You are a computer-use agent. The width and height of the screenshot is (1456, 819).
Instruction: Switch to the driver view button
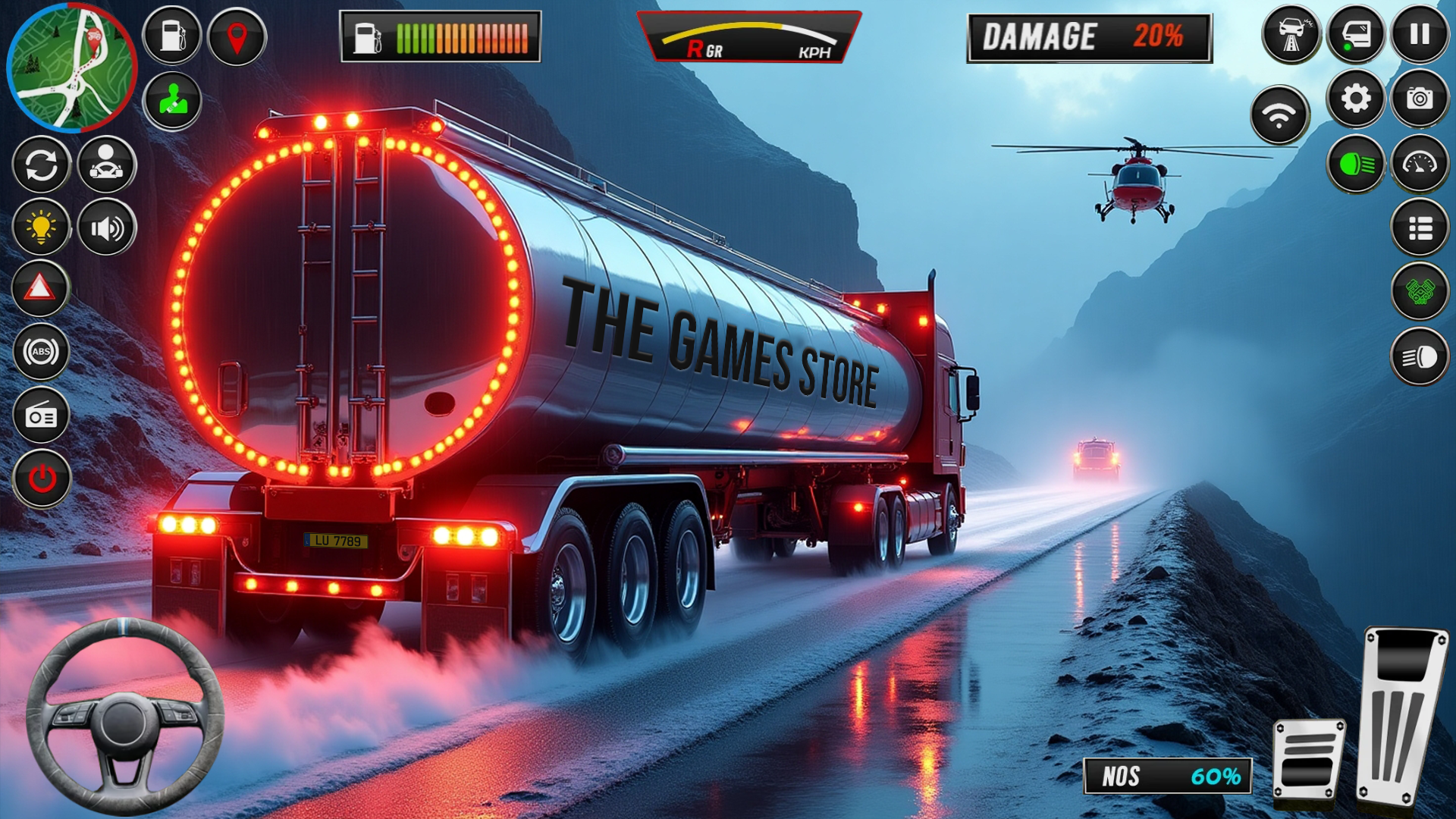106,164
